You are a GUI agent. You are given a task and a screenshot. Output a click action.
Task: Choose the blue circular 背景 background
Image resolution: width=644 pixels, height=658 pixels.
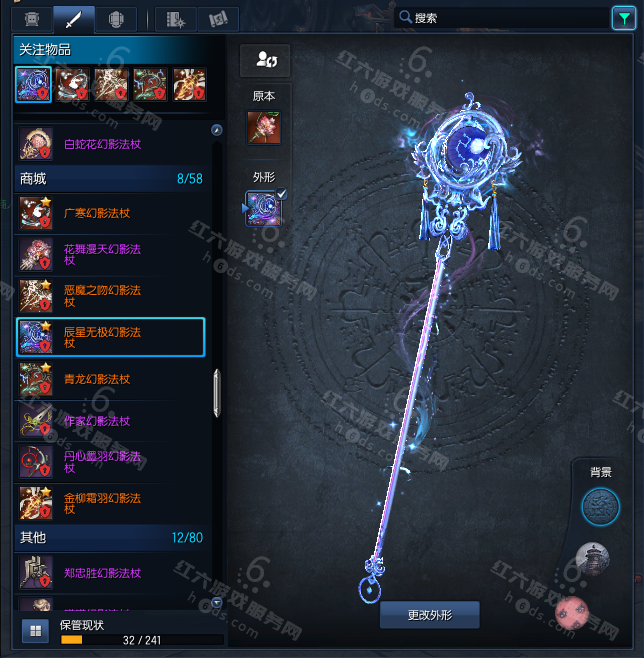click(x=600, y=507)
